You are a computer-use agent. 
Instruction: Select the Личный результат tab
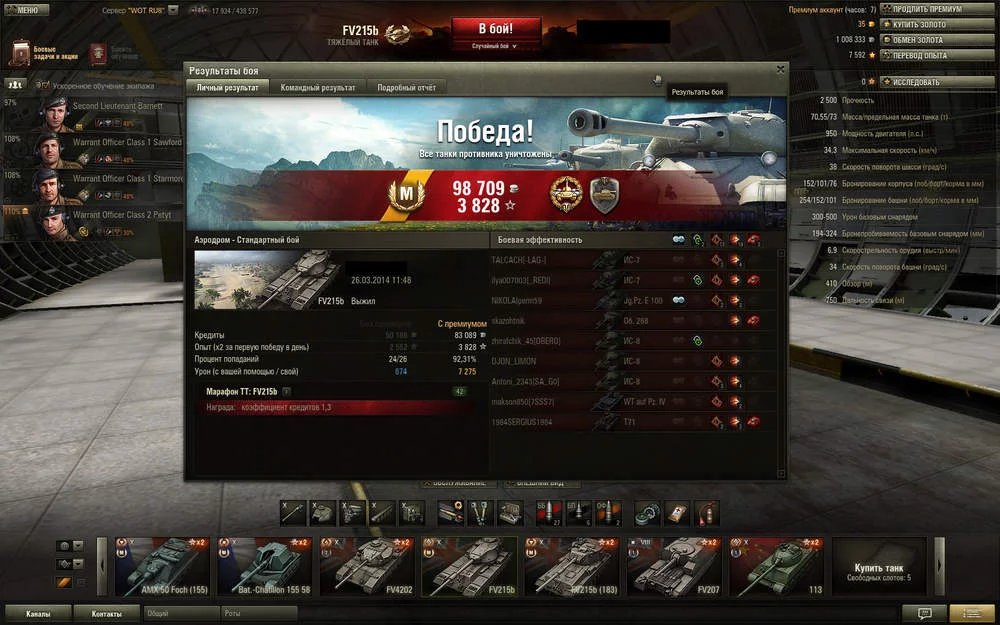(227, 88)
